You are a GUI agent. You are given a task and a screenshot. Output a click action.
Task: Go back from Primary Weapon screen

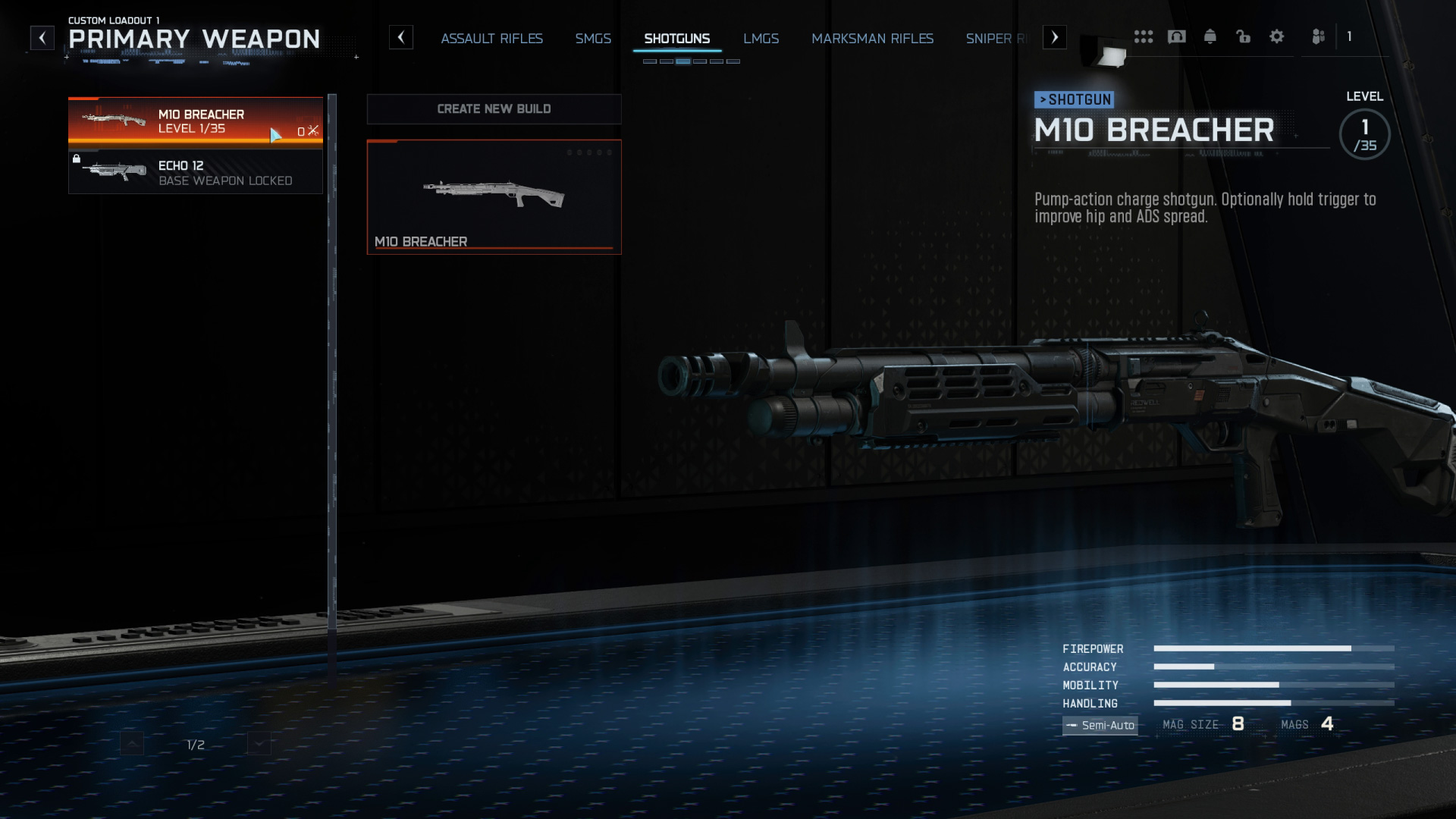pyautogui.click(x=42, y=38)
